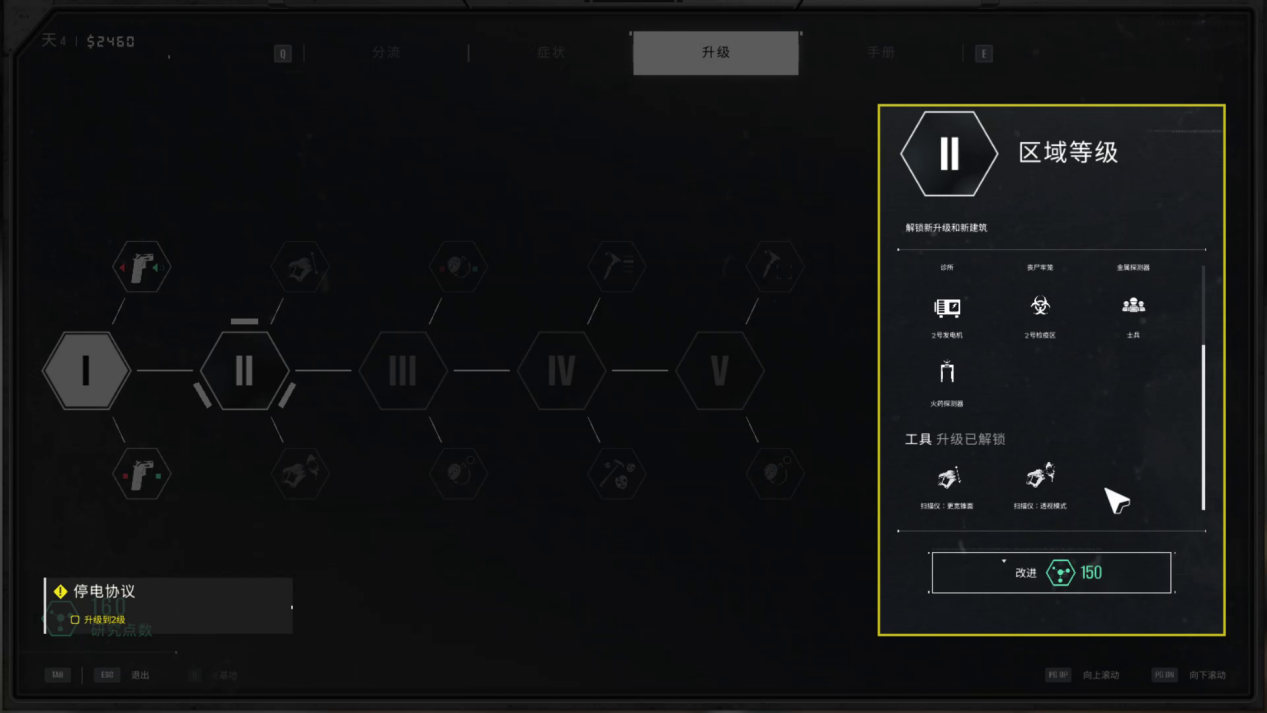Click the 停电协议 objective tracker

click(168, 604)
